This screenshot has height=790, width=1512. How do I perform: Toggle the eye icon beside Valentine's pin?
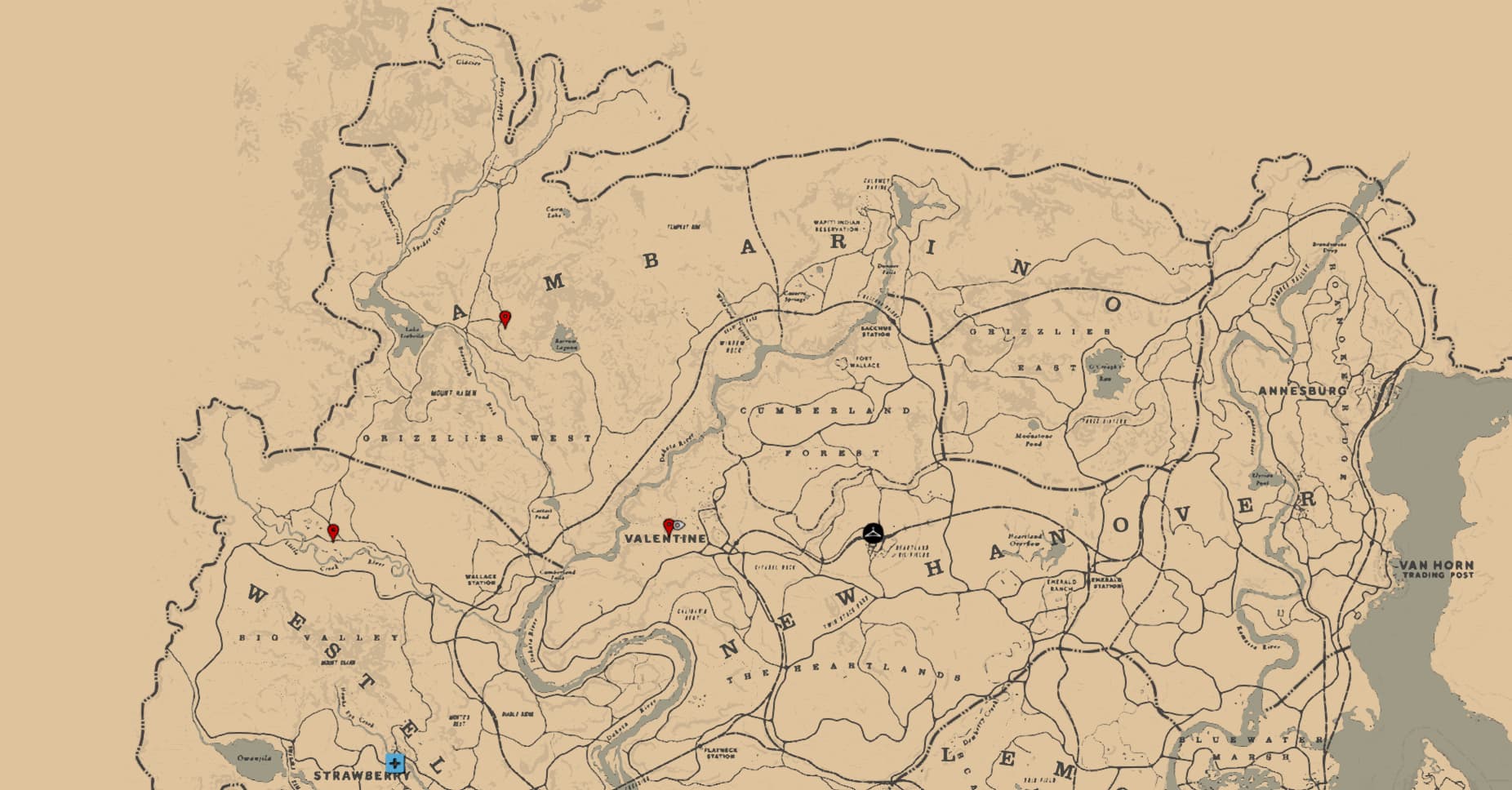[679, 526]
